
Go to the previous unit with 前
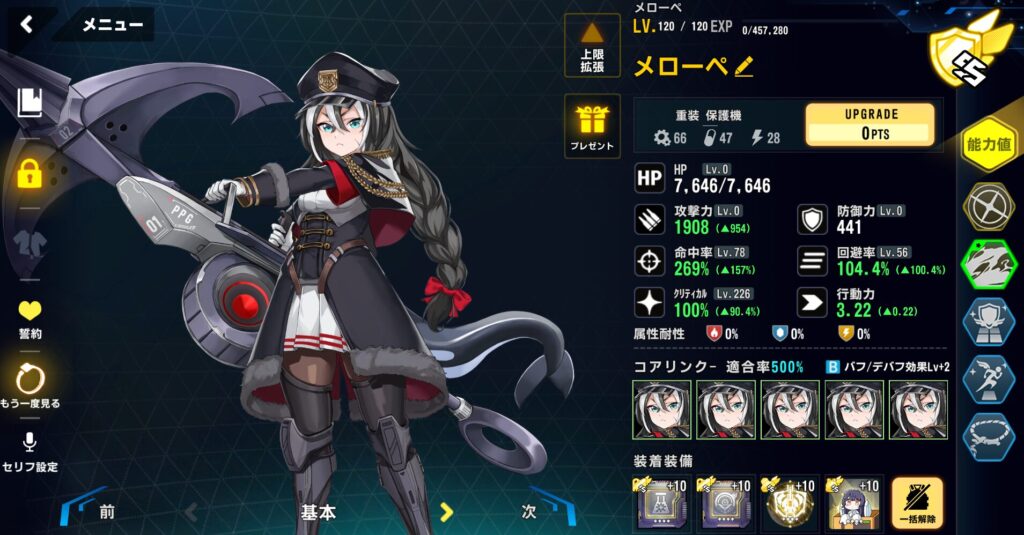click(x=105, y=512)
